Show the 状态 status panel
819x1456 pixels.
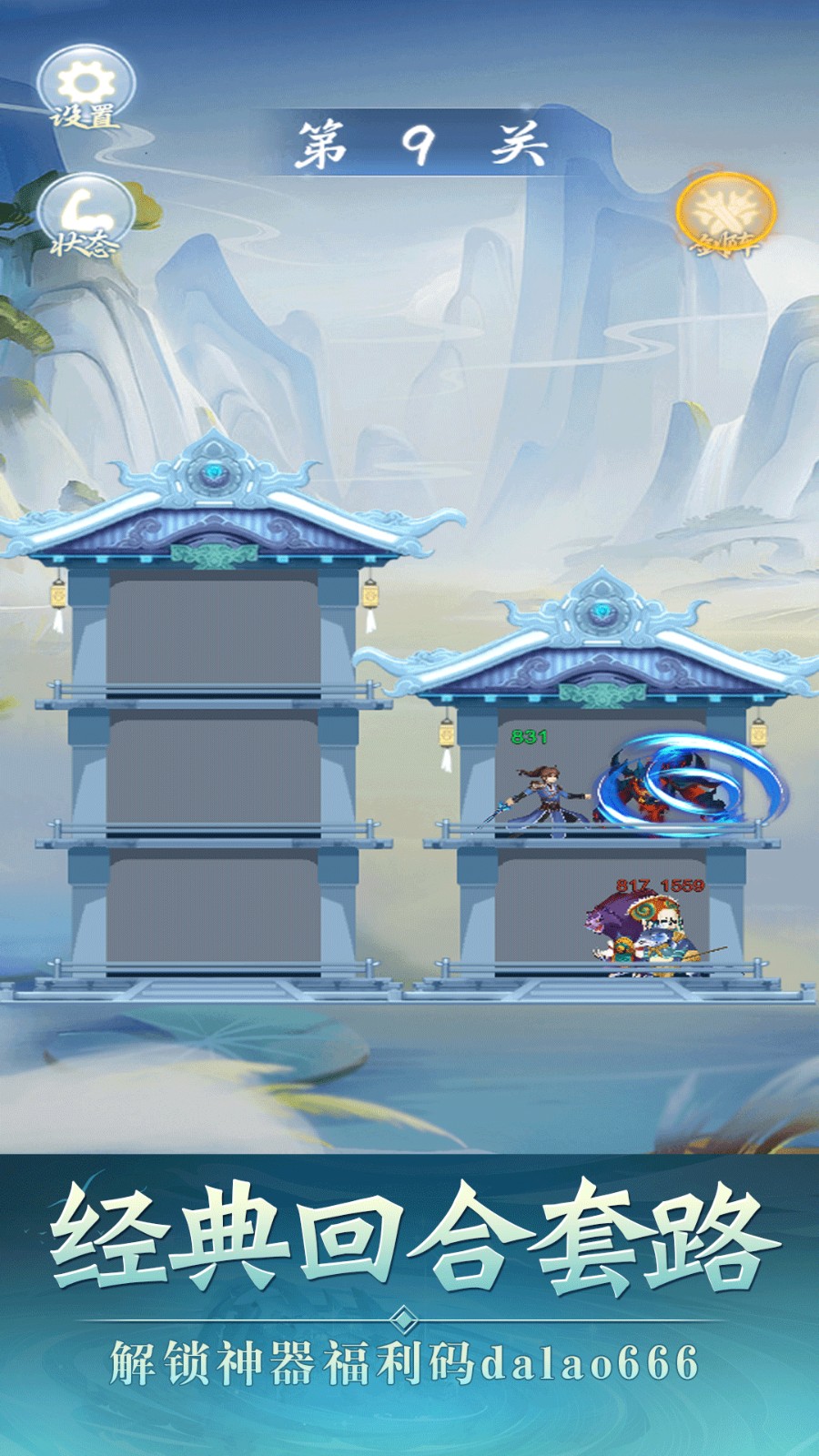[x=86, y=218]
